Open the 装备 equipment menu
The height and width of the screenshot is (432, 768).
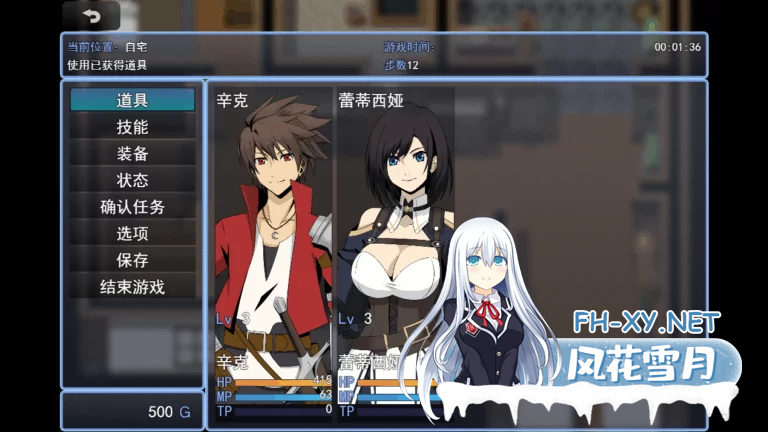[132, 154]
